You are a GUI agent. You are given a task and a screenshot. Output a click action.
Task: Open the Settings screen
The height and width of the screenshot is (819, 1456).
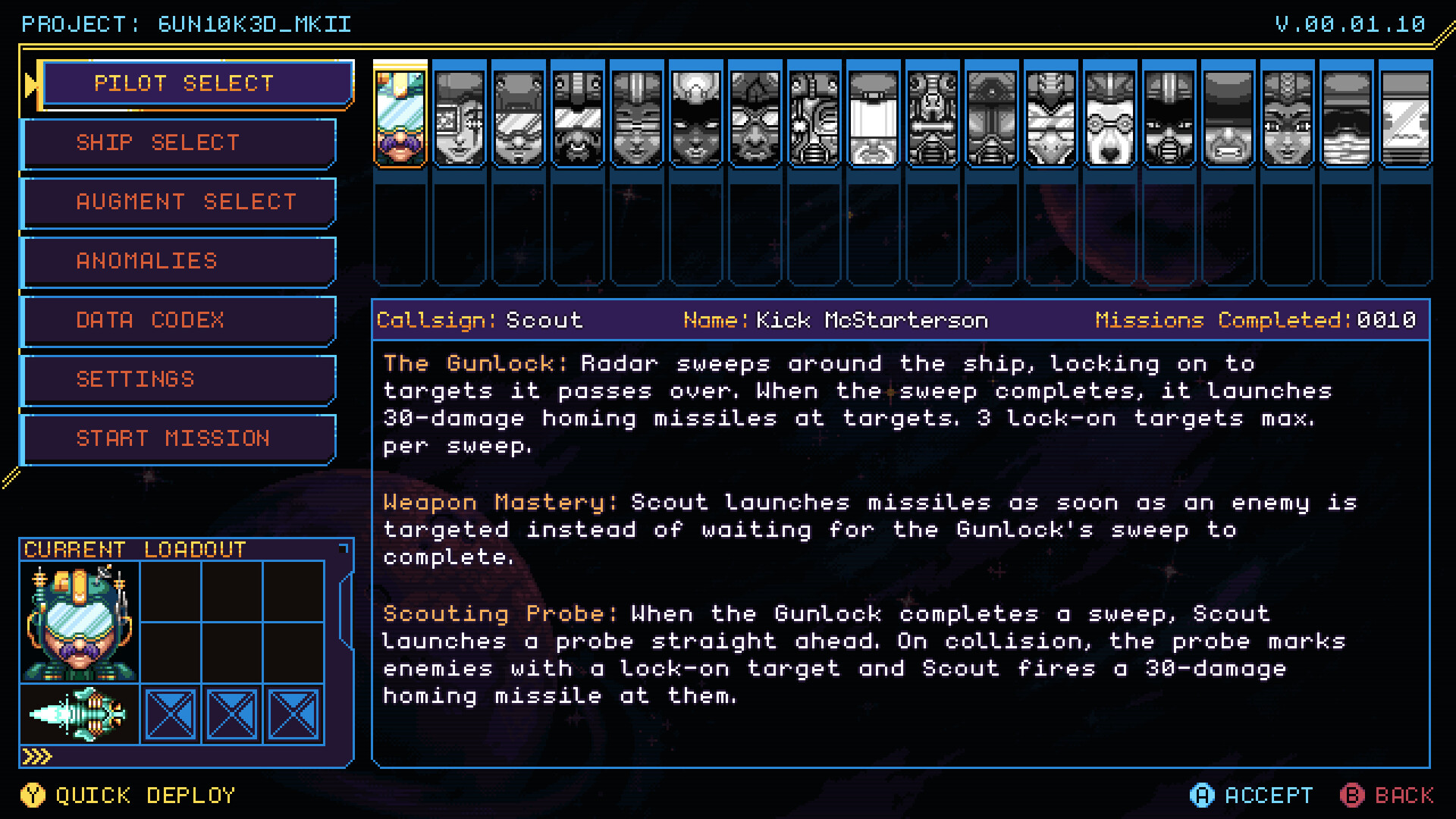coord(178,379)
